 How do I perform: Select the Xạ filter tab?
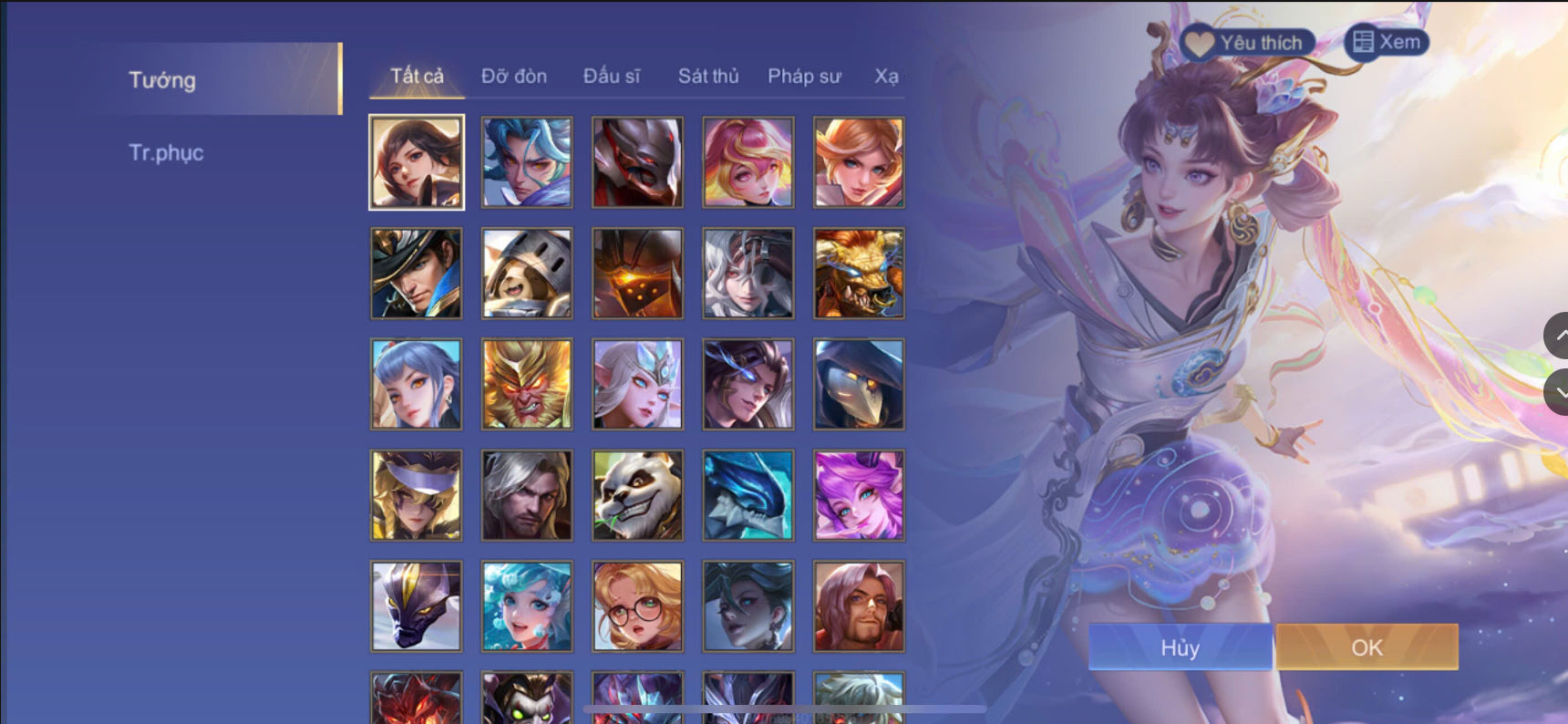pyautogui.click(x=890, y=77)
